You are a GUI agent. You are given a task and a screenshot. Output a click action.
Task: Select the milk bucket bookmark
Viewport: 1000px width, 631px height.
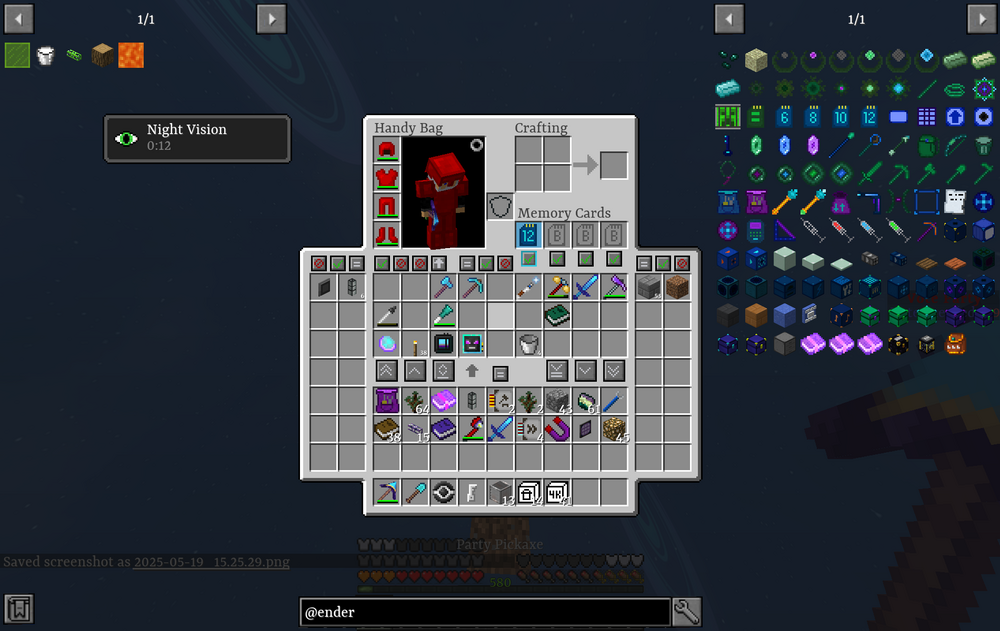pyautogui.click(x=45, y=55)
